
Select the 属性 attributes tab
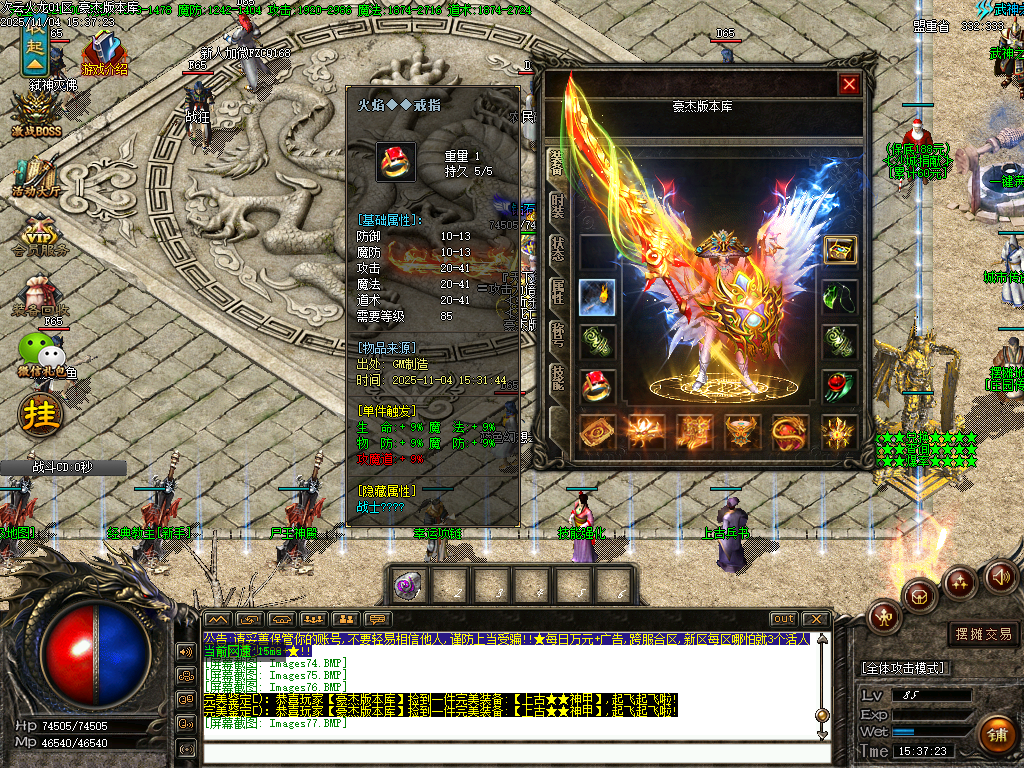(x=557, y=292)
